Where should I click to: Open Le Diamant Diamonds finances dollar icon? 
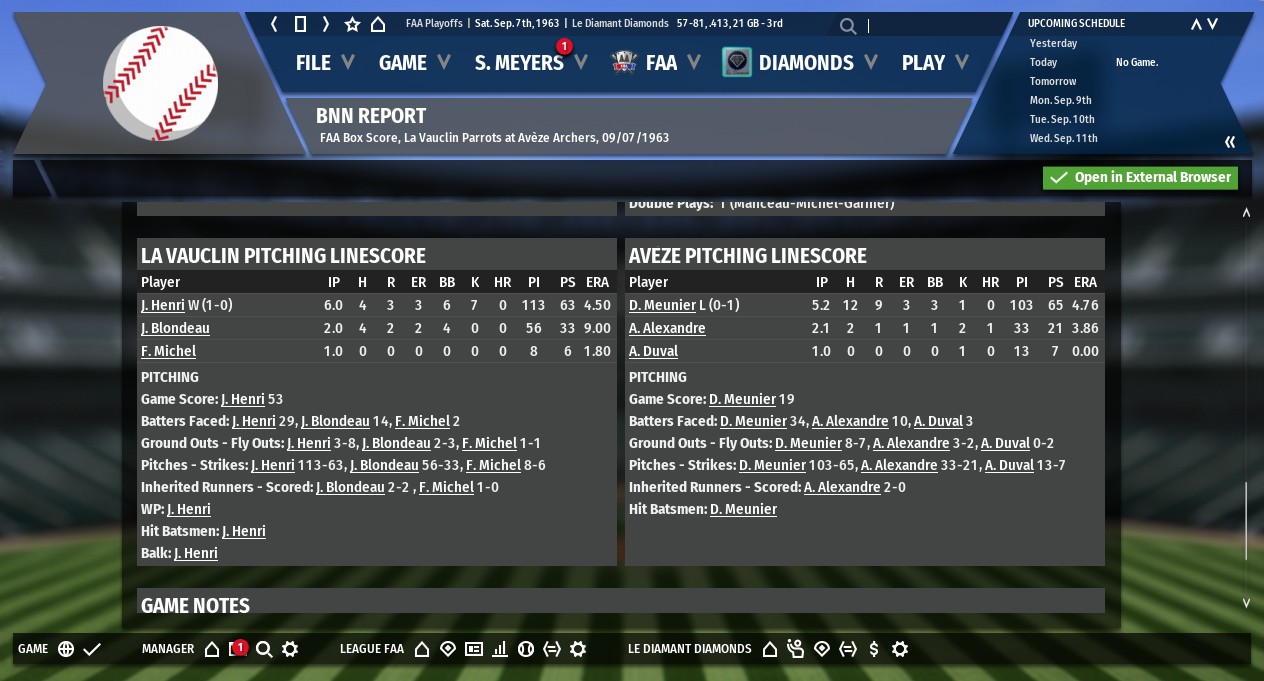874,649
